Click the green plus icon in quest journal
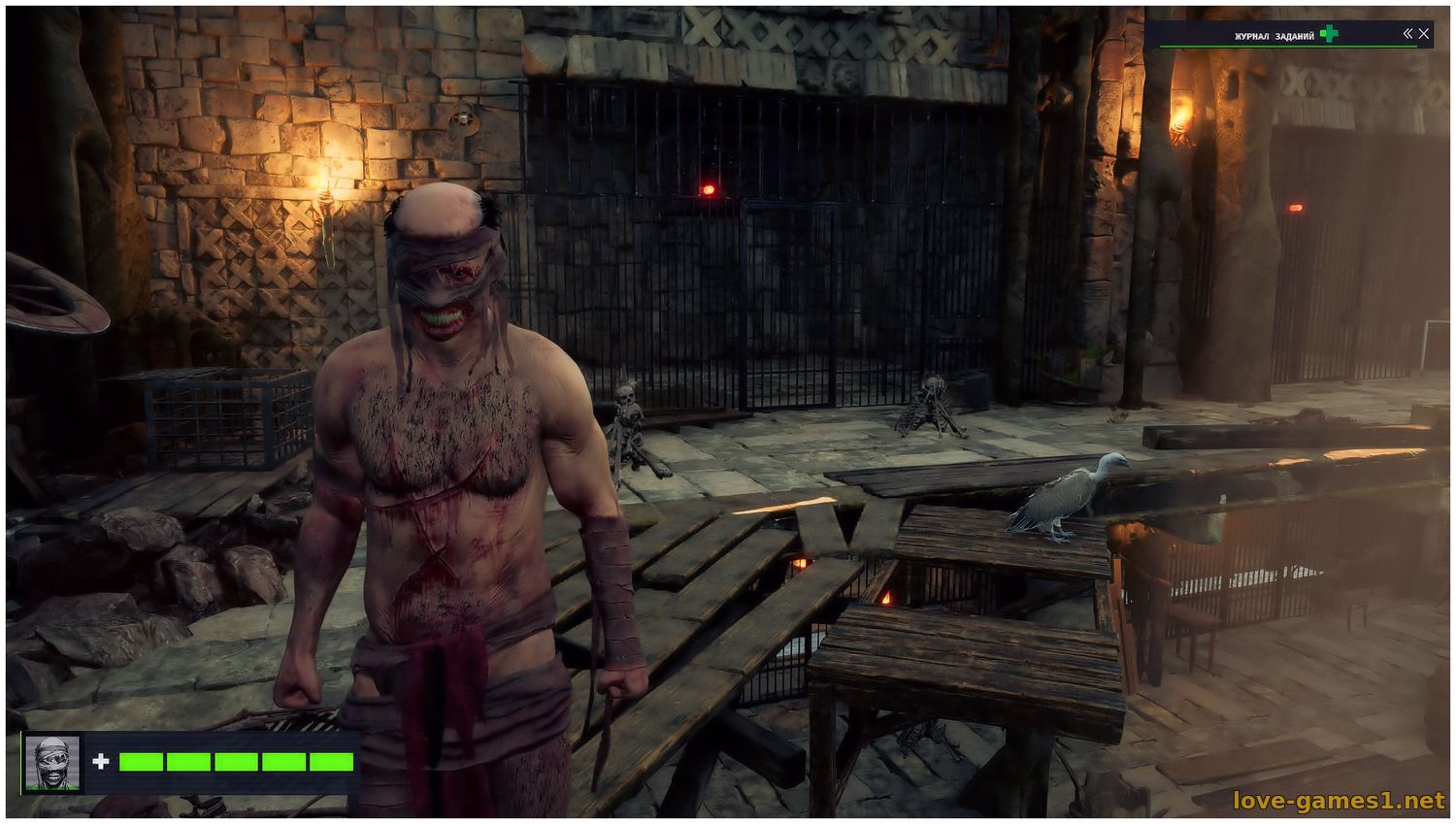Viewport: 1456px width, 824px height. point(1329,34)
